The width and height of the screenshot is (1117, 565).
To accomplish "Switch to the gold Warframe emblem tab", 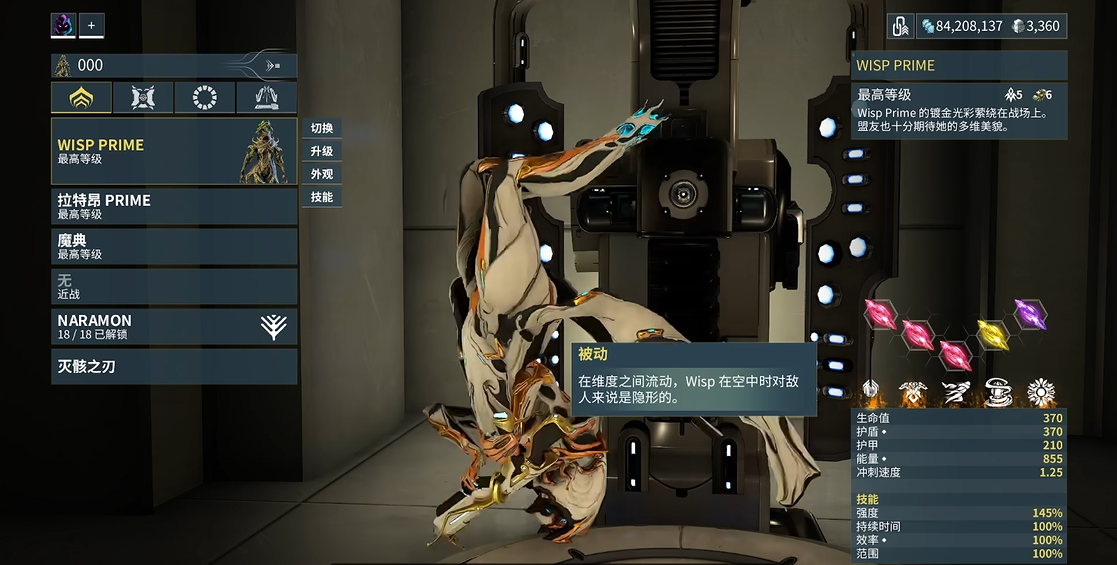I will coord(81,97).
